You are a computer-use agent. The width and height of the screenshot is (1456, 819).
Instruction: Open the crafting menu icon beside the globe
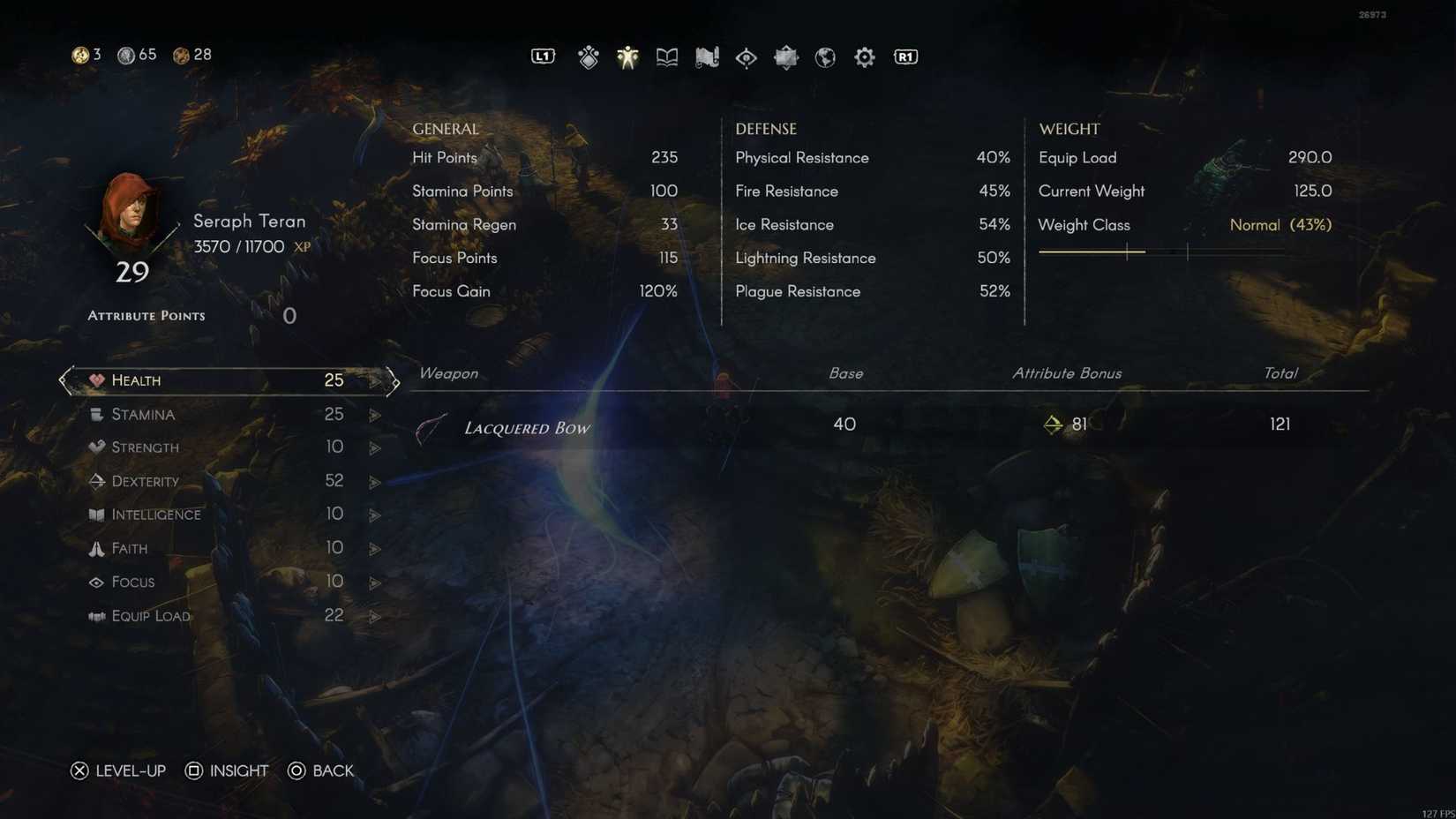(785, 56)
